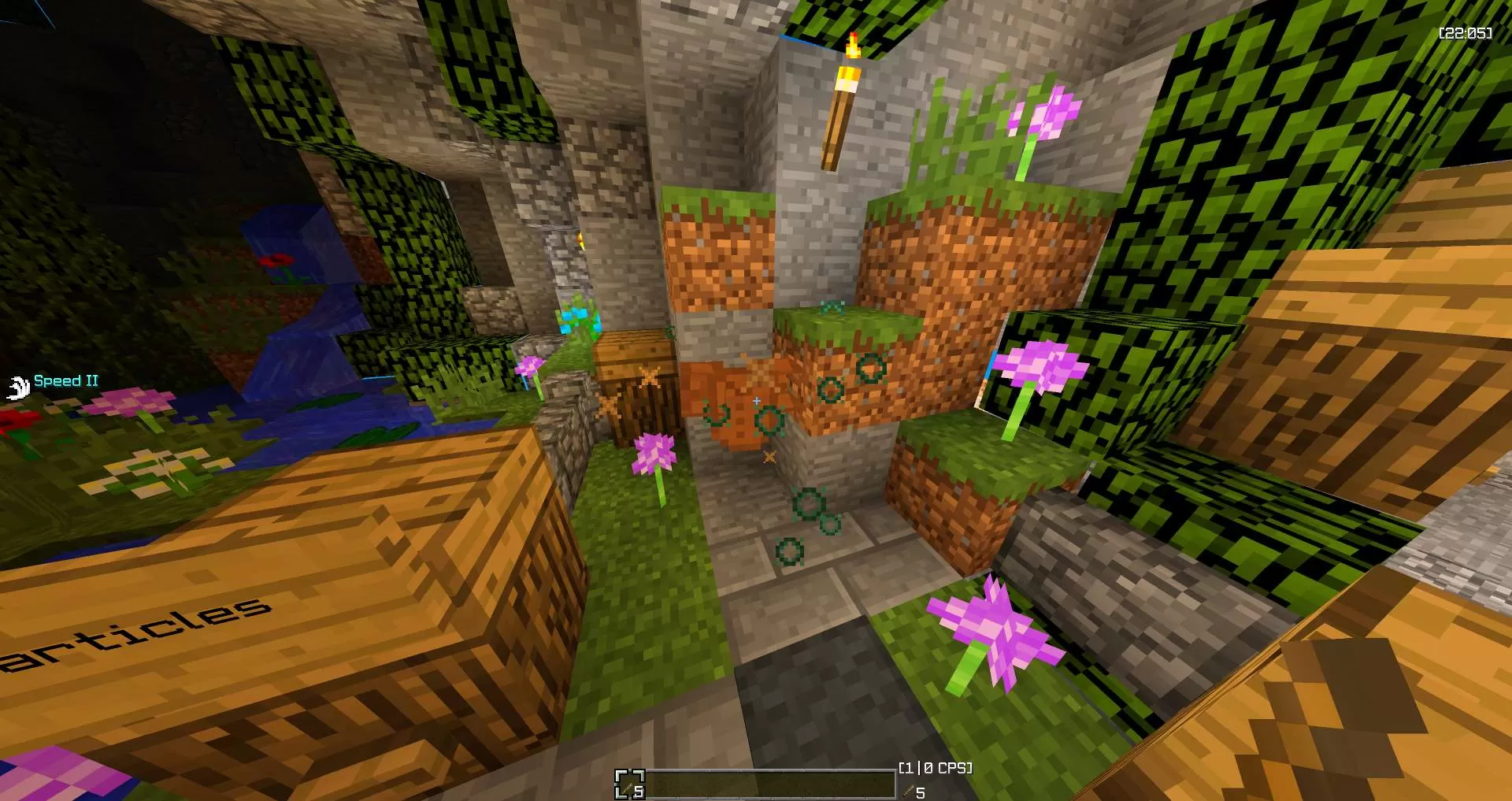Click the Speed II text label
1512x801 pixels.
(66, 381)
